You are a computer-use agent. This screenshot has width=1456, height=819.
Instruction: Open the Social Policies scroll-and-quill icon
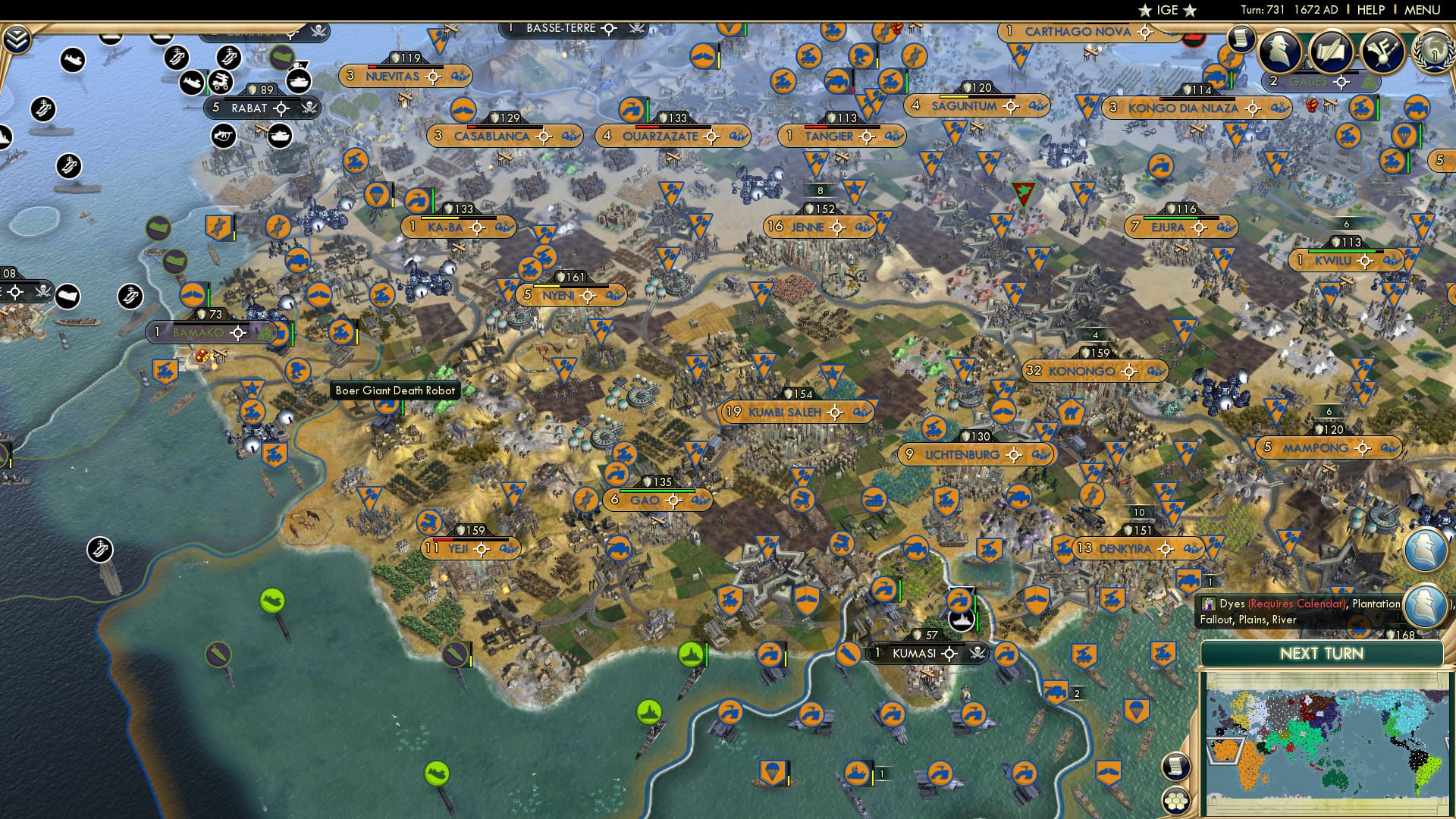(x=1332, y=51)
